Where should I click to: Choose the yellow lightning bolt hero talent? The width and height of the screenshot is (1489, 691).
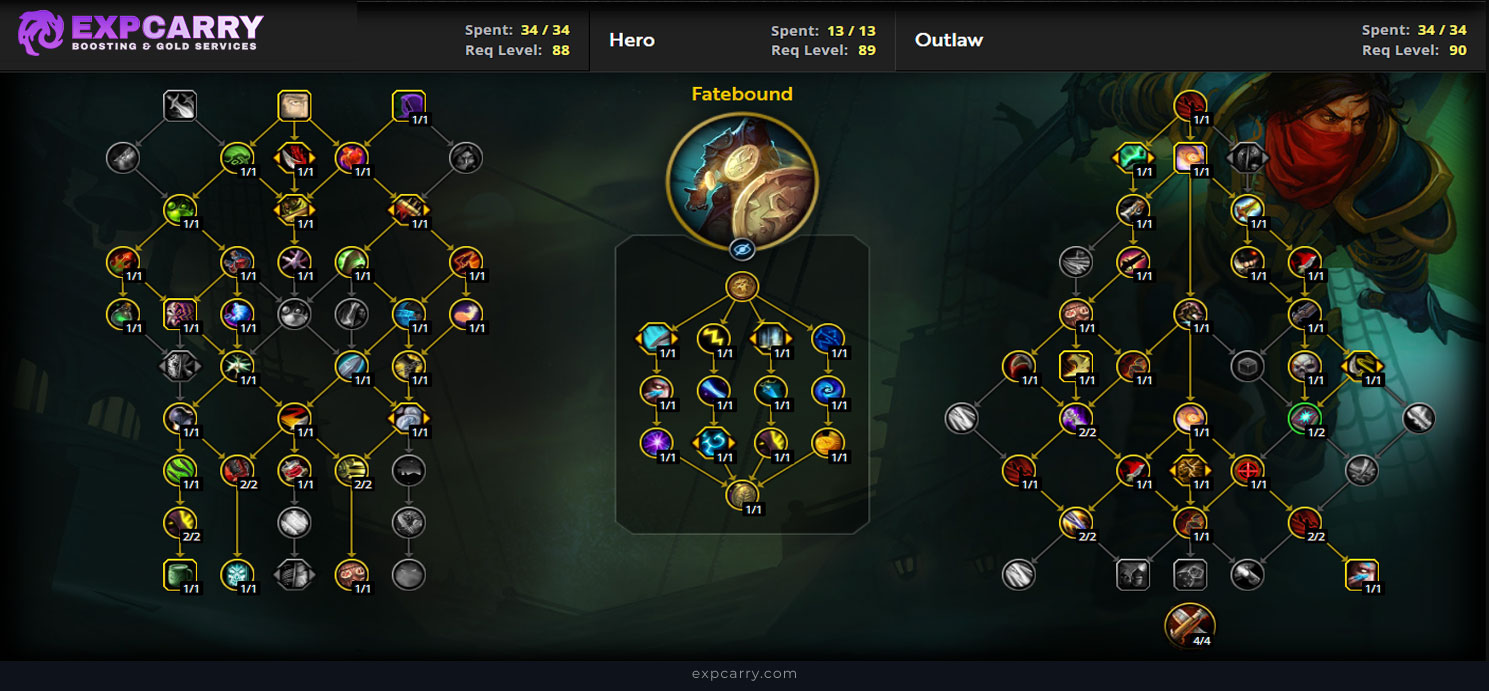(x=713, y=338)
